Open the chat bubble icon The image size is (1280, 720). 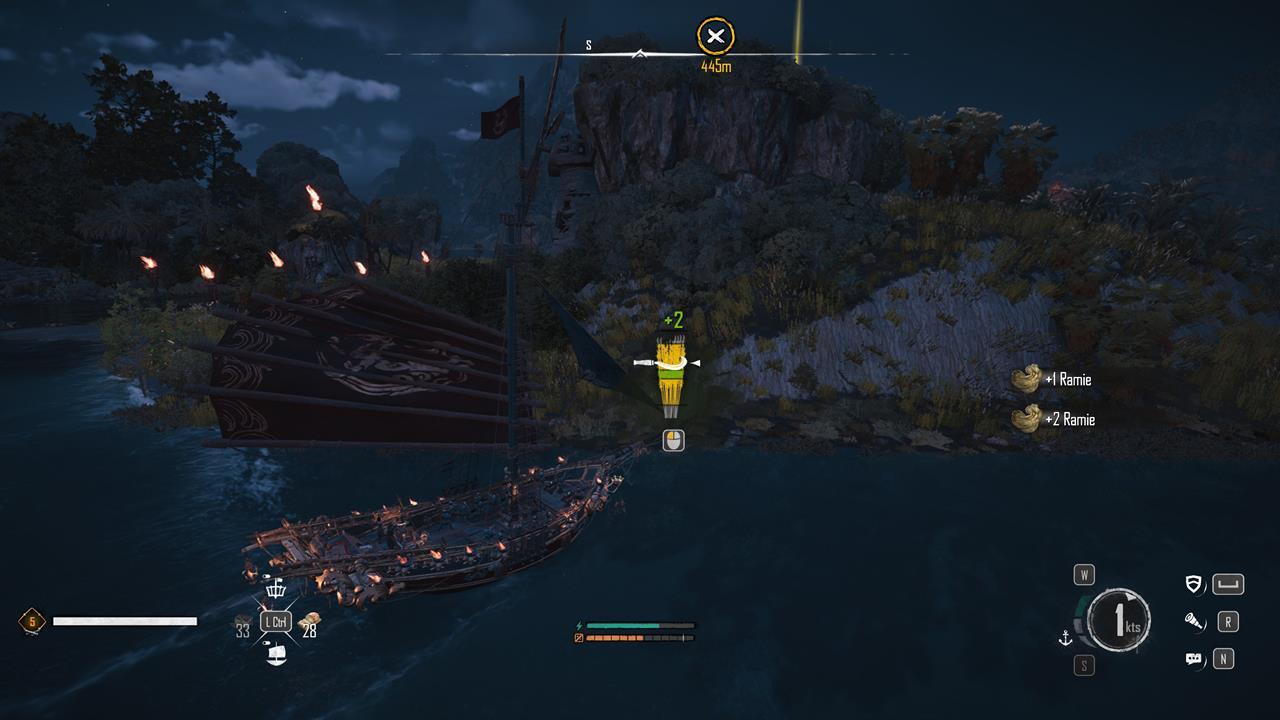pyautogui.click(x=1194, y=659)
